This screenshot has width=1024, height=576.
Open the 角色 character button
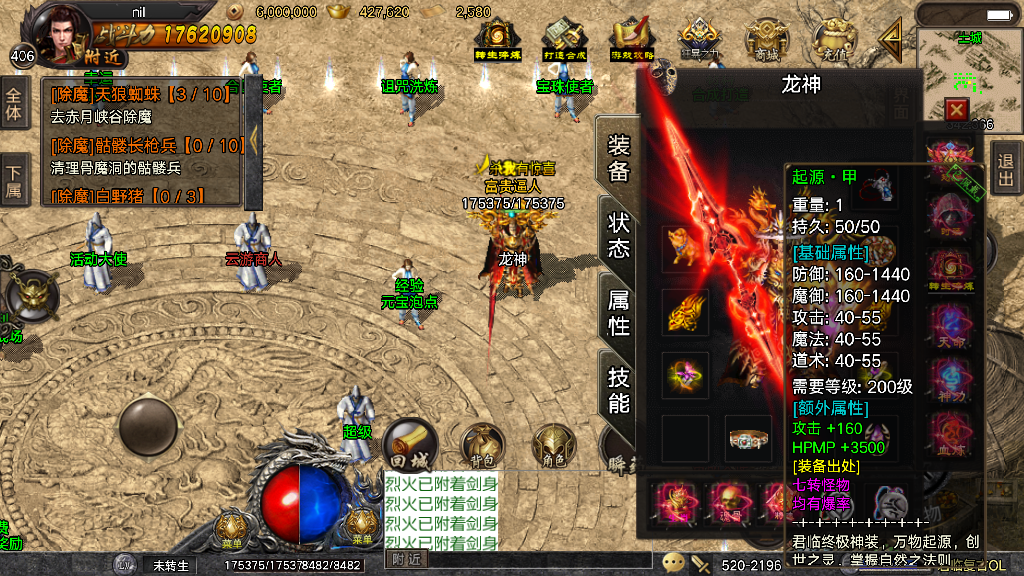click(x=553, y=446)
